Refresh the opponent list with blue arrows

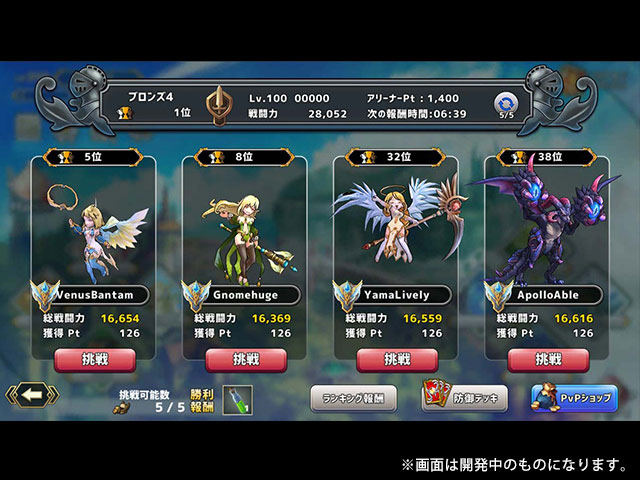(x=505, y=102)
